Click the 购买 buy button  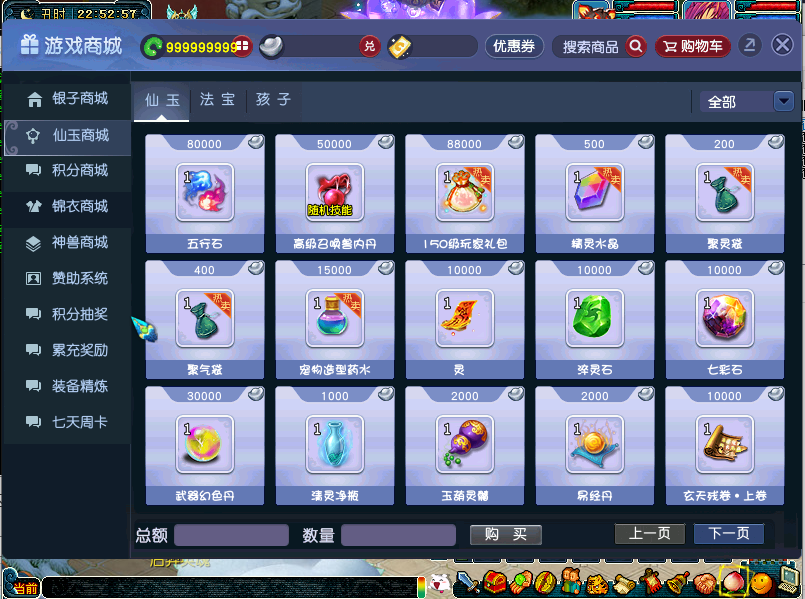505,535
